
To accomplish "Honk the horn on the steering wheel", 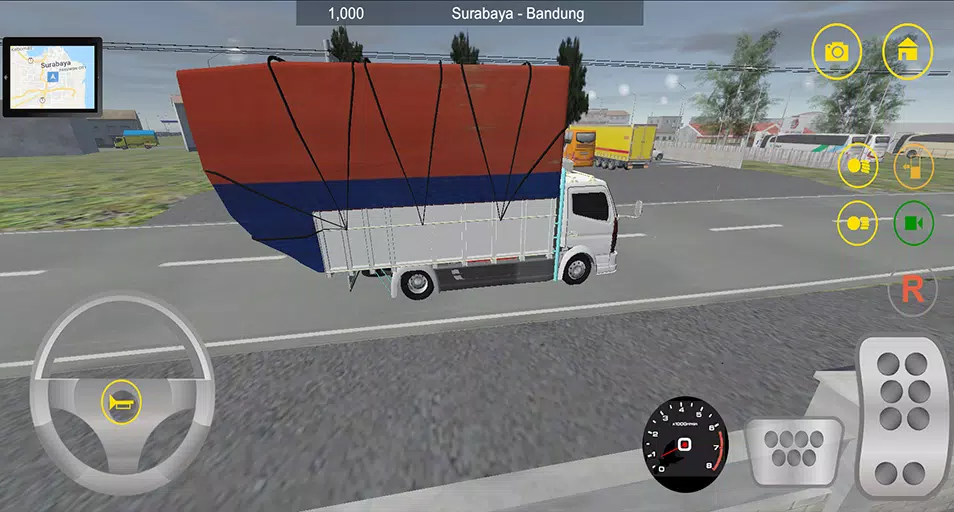I will pyautogui.click(x=121, y=404).
